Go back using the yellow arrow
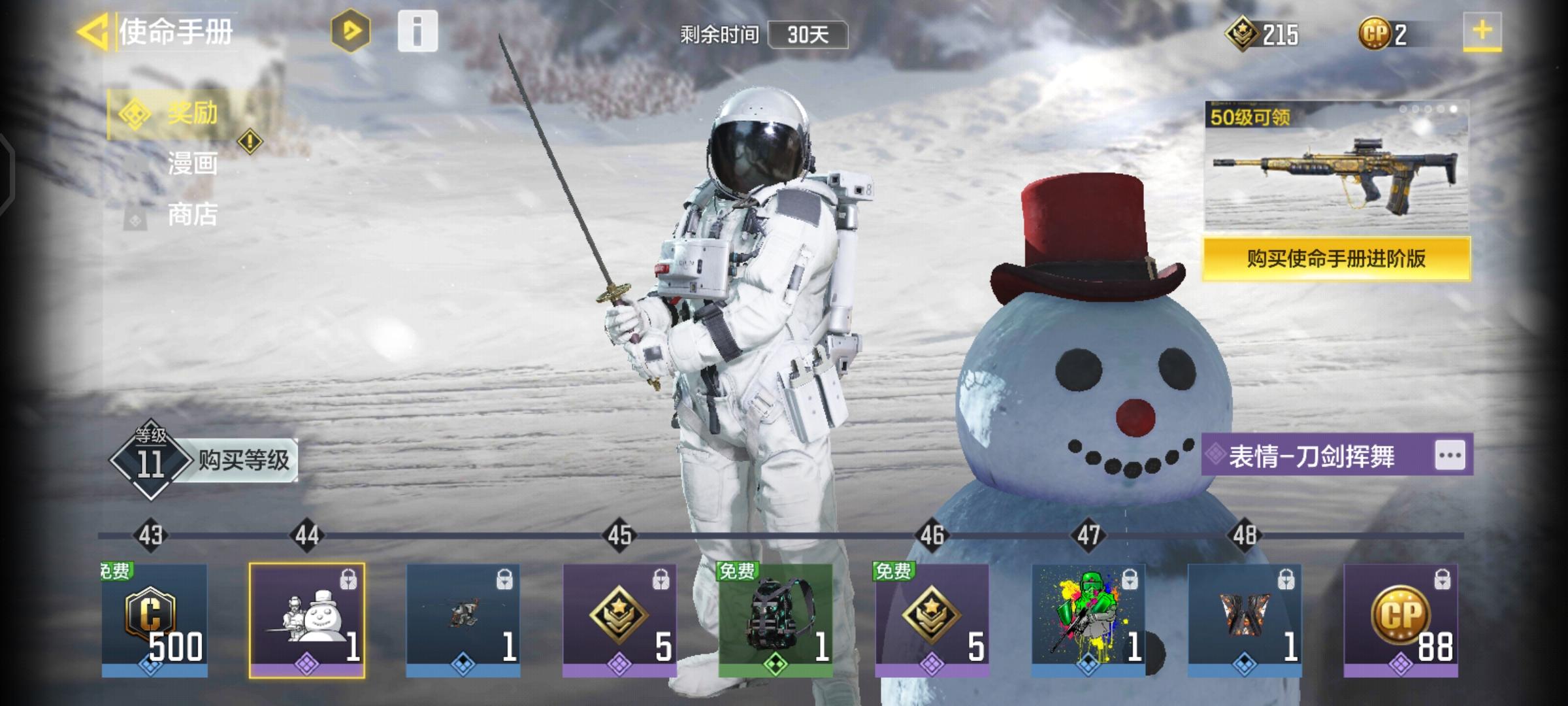The image size is (1568, 706). point(93,32)
